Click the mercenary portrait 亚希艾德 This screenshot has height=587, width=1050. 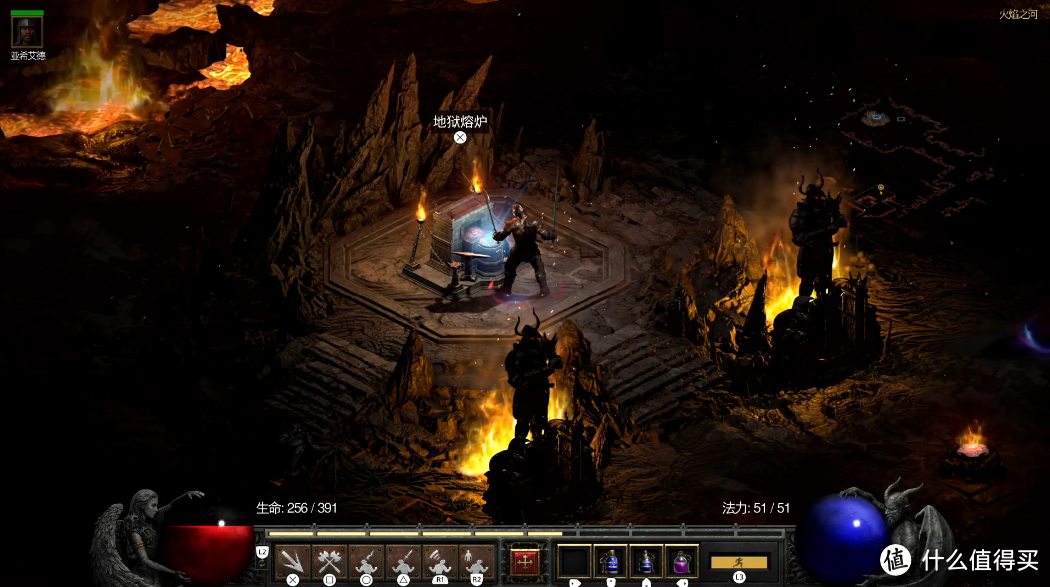click(27, 31)
